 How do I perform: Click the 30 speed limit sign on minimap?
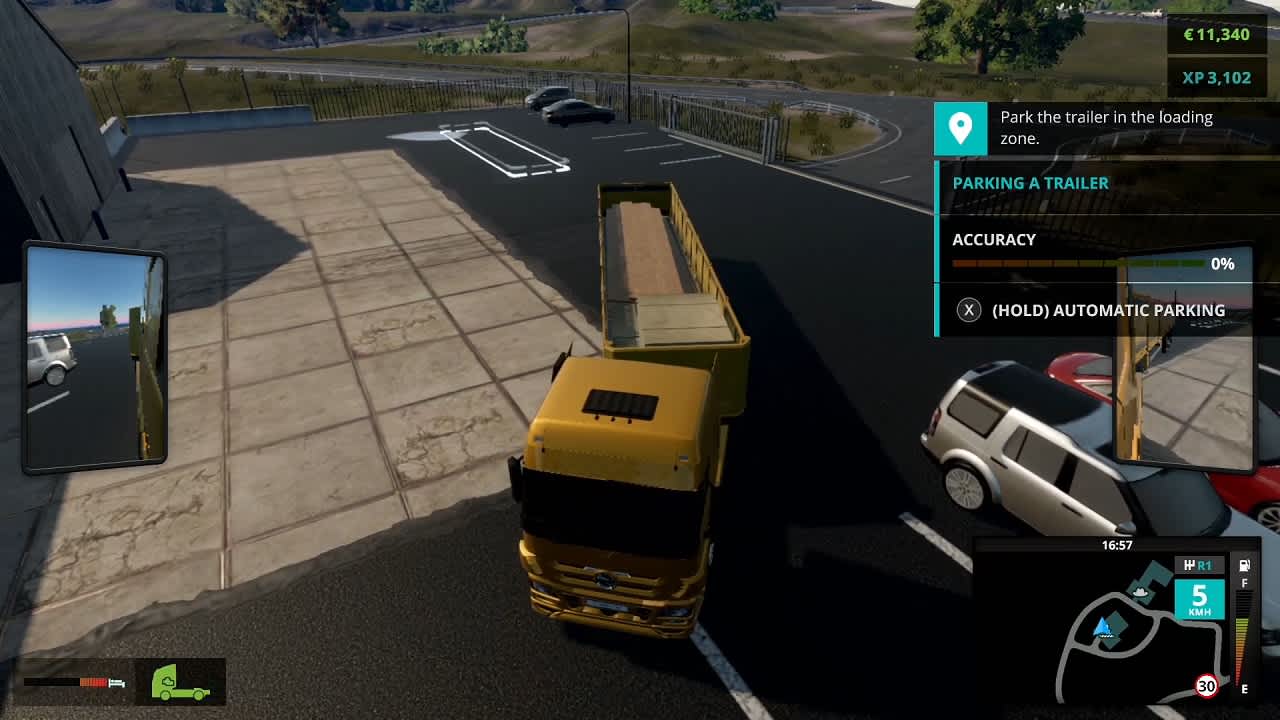pos(1205,687)
